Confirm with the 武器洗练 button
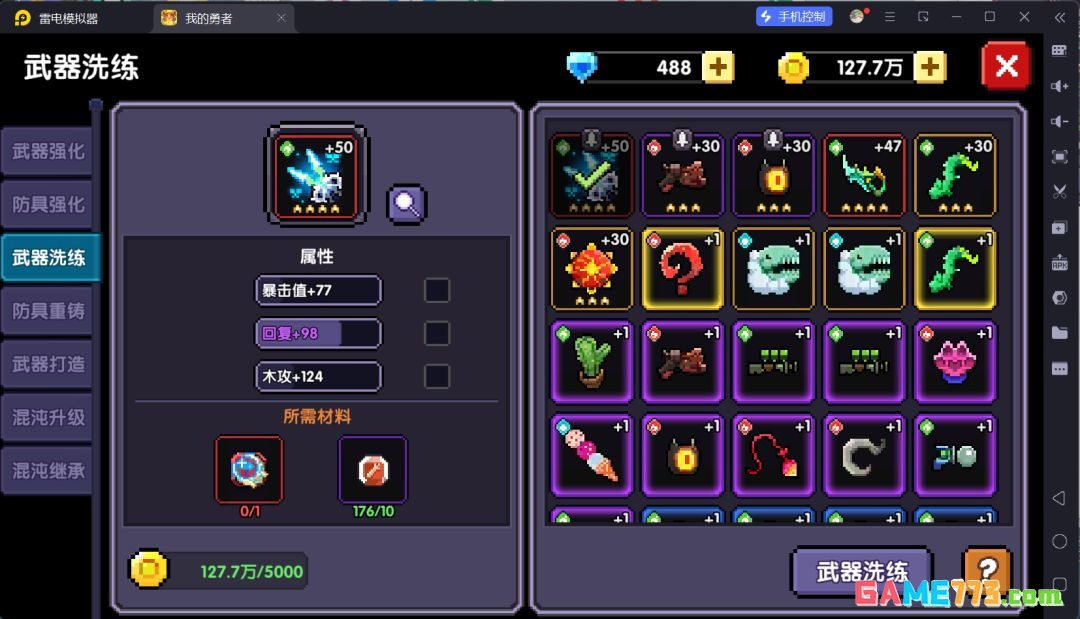Image resolution: width=1080 pixels, height=619 pixels. click(861, 571)
